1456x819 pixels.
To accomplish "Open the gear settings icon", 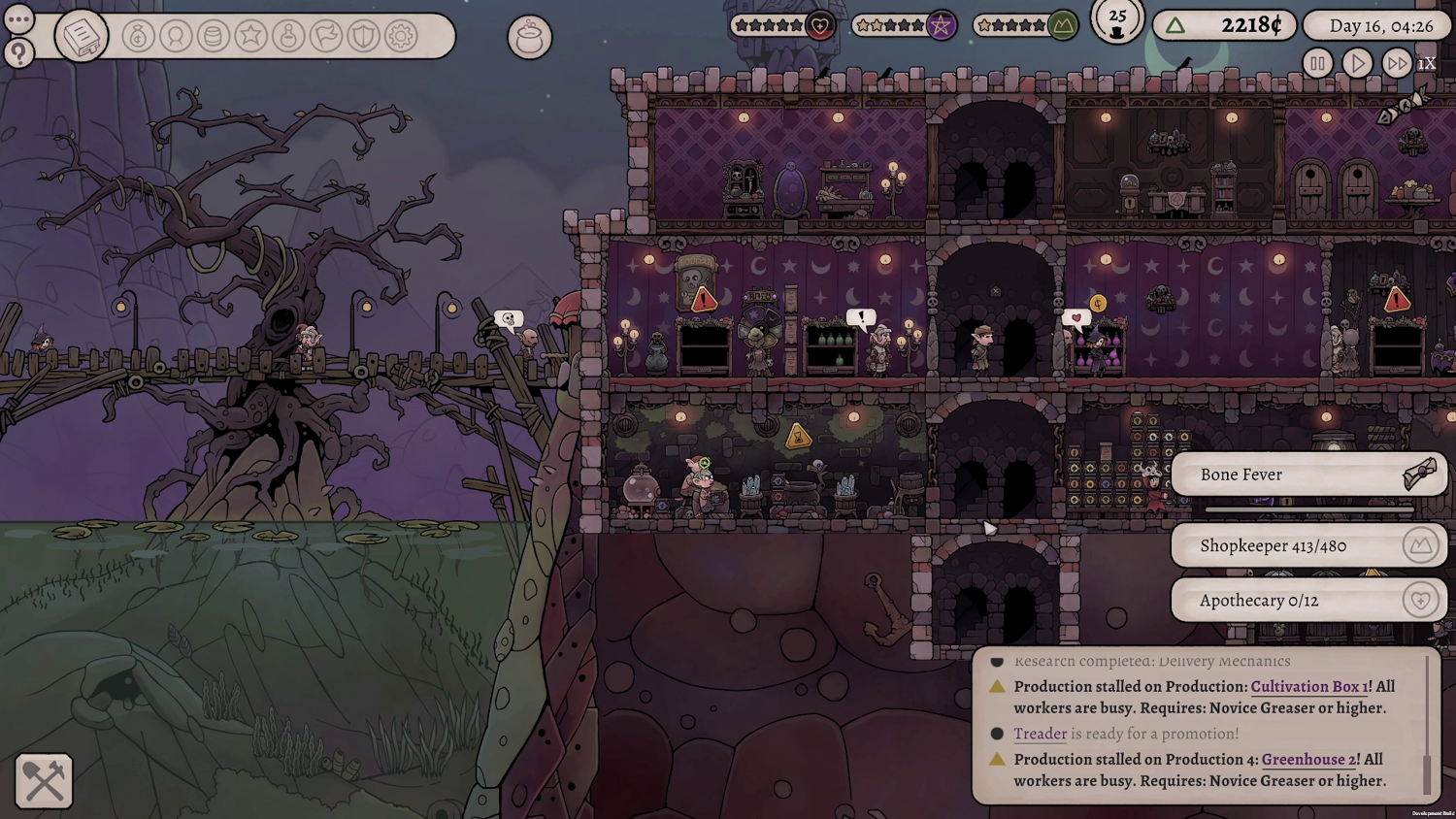I will click(x=401, y=37).
